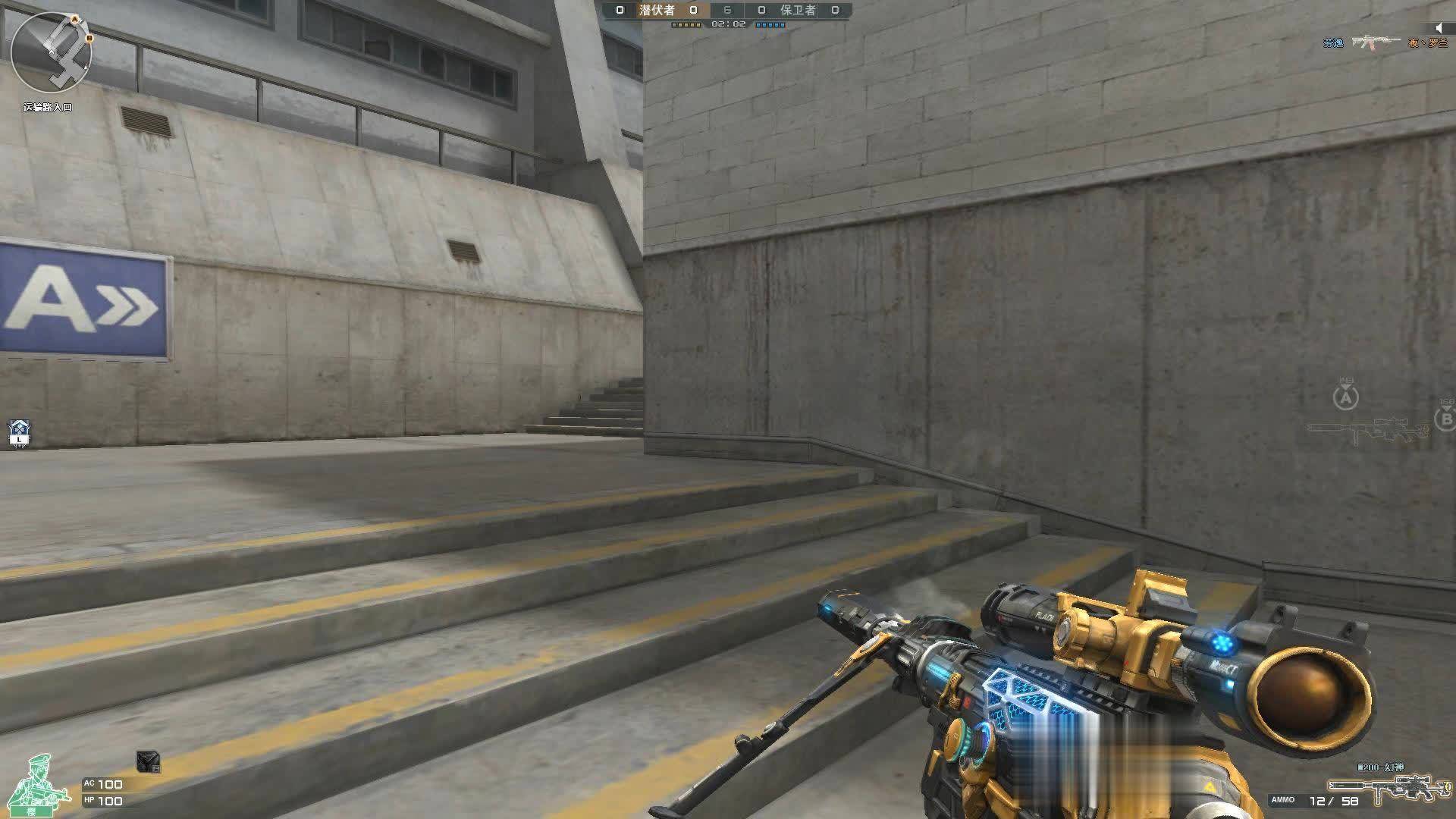Open the circular minimap radar
The width and height of the screenshot is (1456, 819).
[52, 52]
